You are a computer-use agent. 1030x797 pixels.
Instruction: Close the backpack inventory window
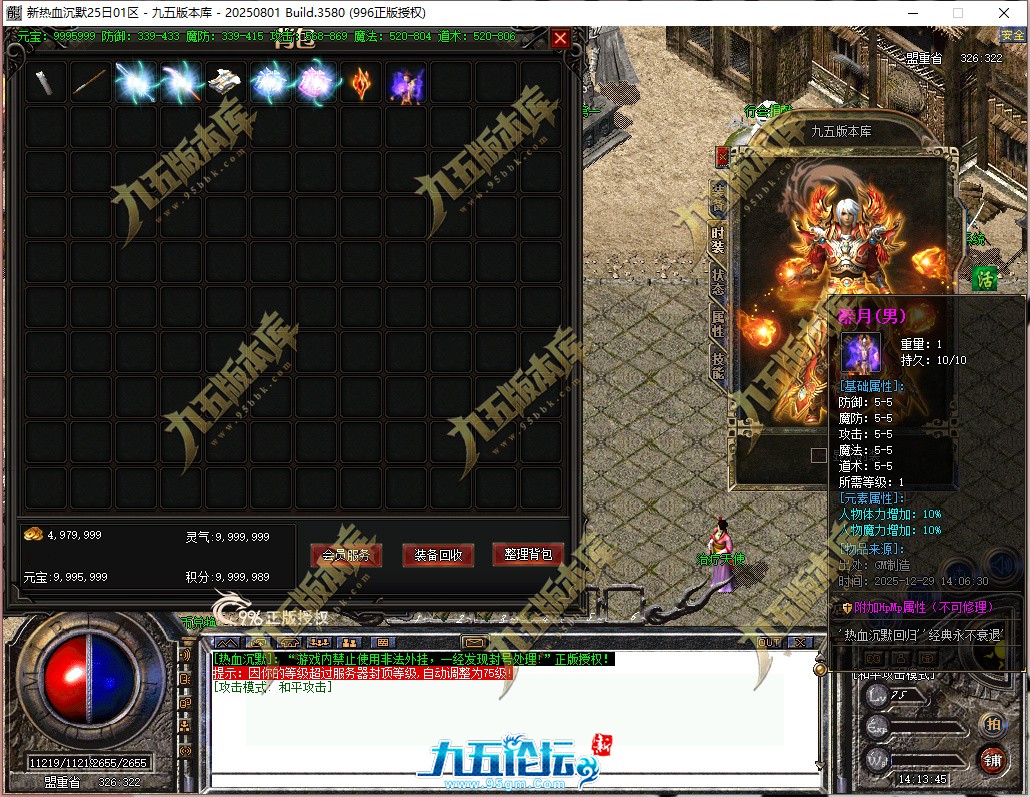560,38
